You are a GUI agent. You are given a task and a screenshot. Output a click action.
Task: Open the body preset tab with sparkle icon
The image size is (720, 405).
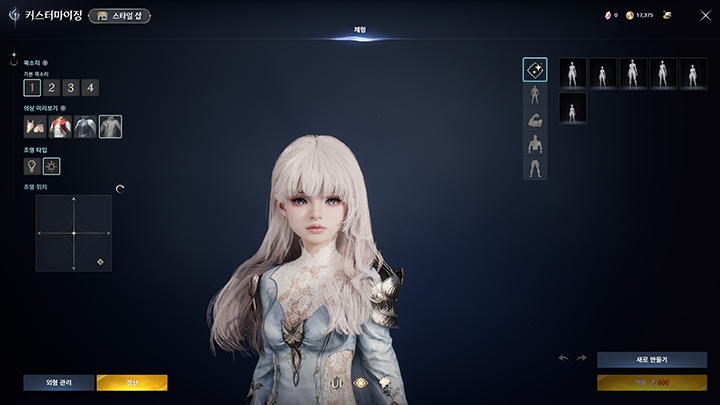535,70
